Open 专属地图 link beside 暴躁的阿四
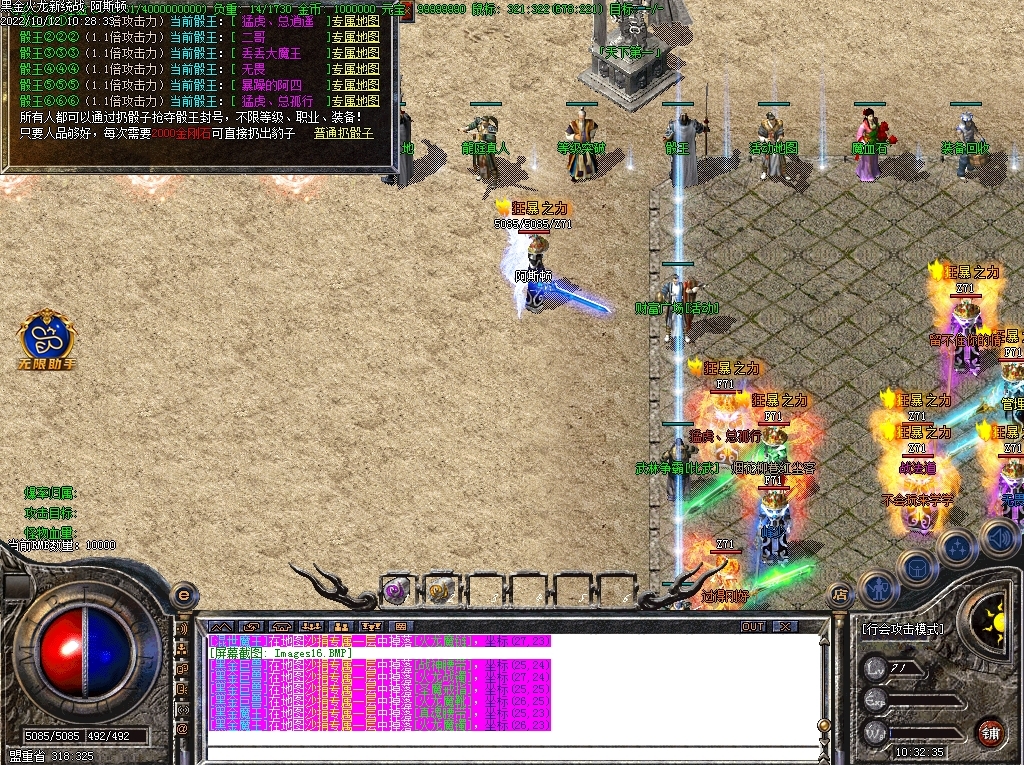 pyautogui.click(x=355, y=86)
